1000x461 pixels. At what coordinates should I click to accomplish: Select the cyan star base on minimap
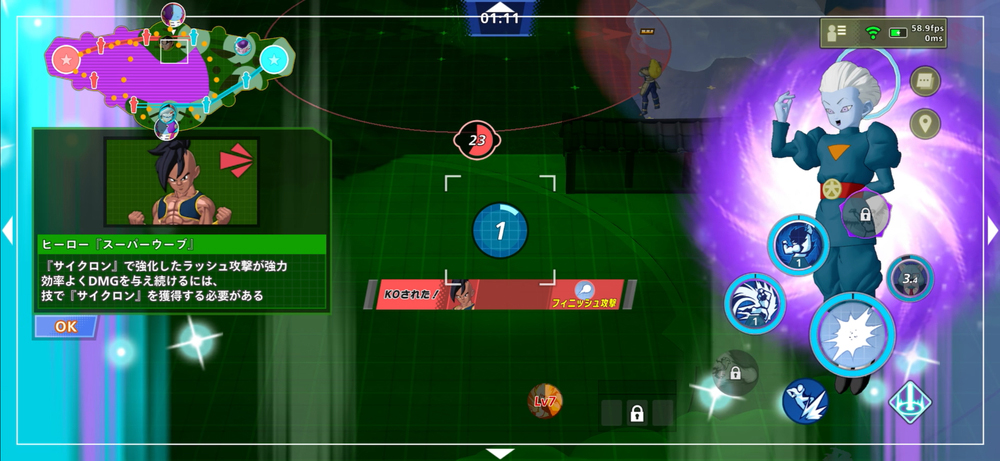[273, 61]
